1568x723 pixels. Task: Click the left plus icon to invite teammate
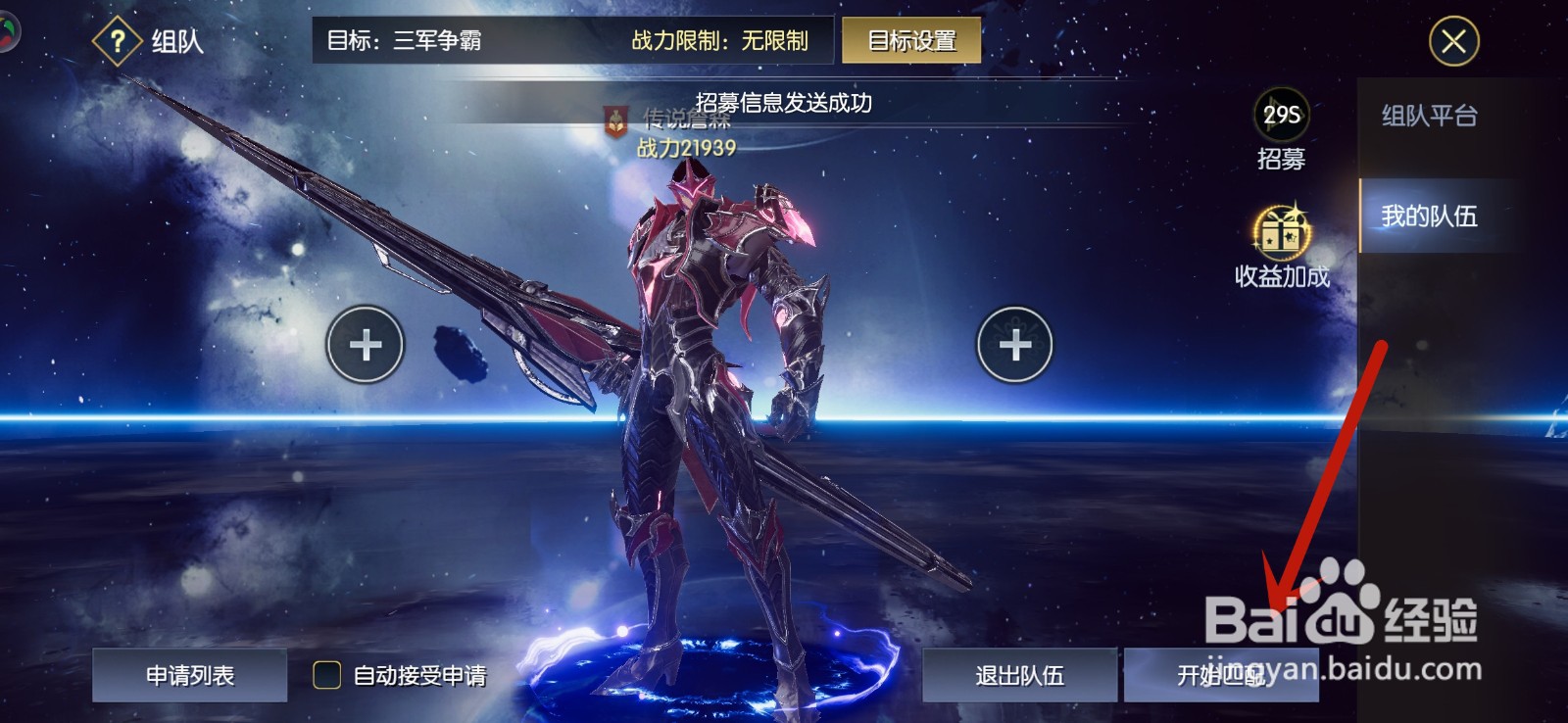[364, 345]
